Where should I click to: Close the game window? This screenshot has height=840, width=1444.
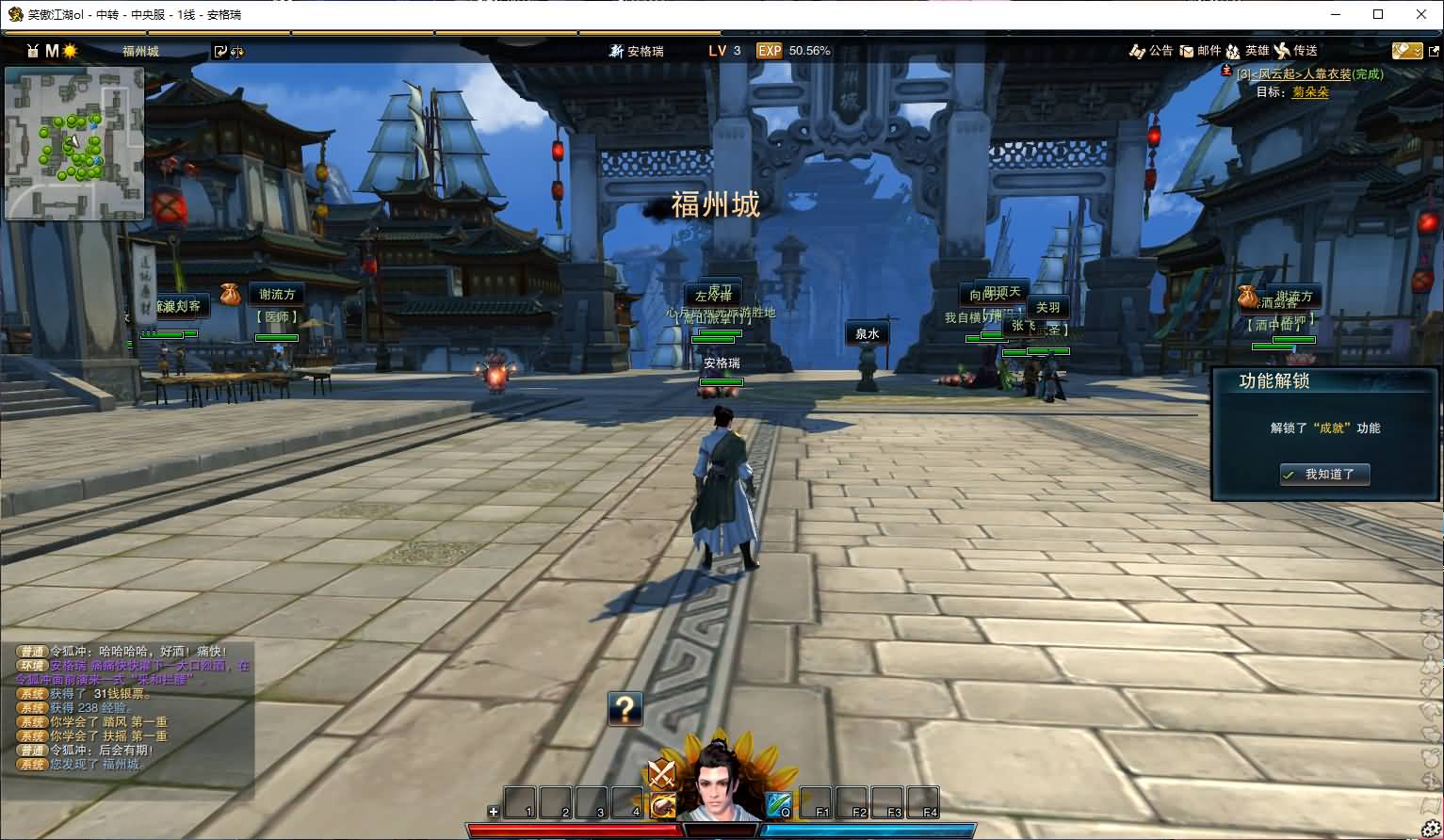[1421, 14]
